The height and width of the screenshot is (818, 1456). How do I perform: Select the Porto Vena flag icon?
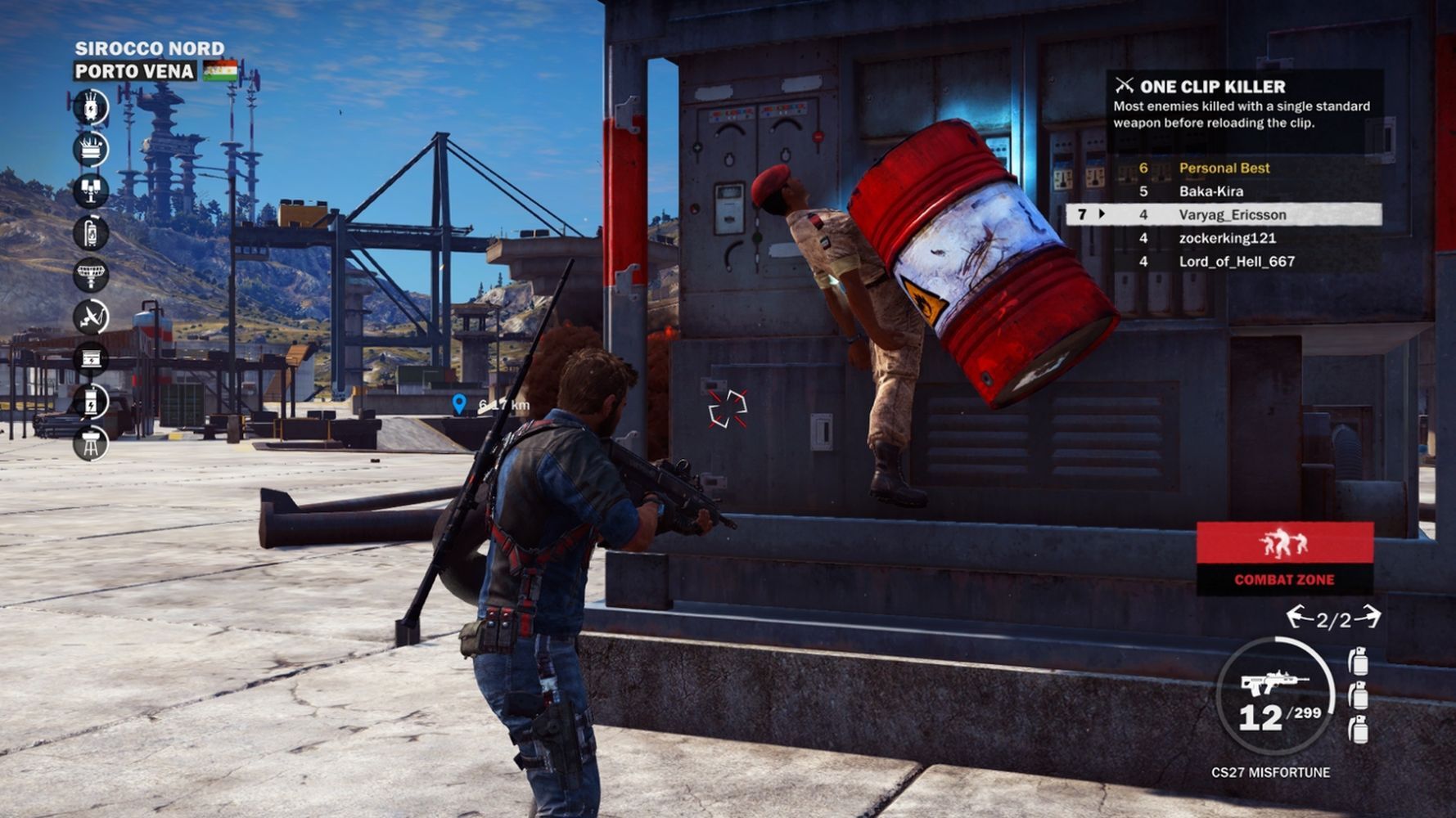click(220, 70)
